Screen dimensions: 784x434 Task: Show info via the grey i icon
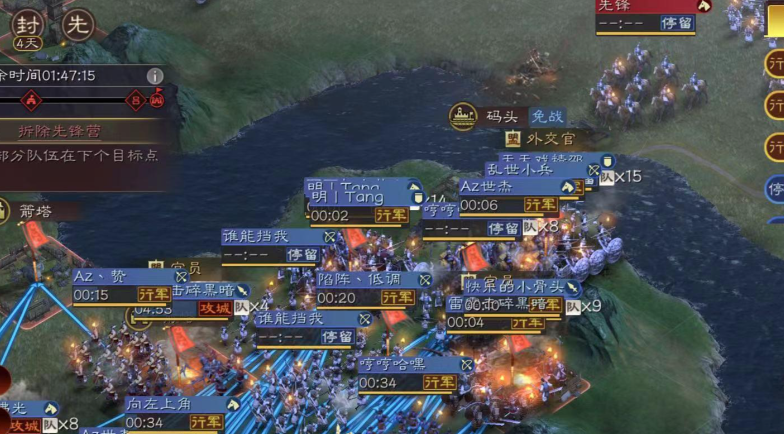155,76
